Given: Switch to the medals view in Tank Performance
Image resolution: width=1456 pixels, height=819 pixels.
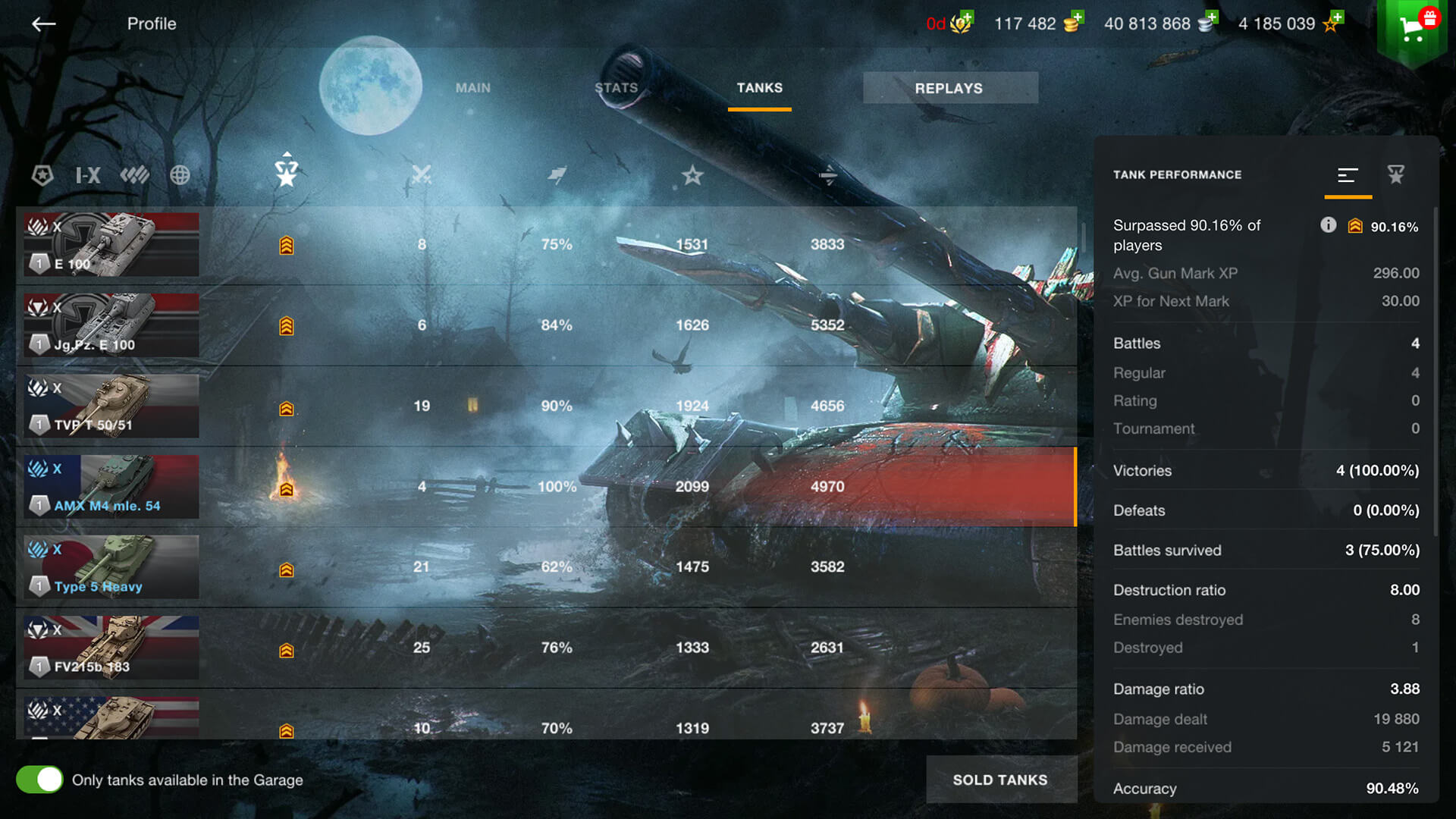Looking at the screenshot, I should (1395, 174).
